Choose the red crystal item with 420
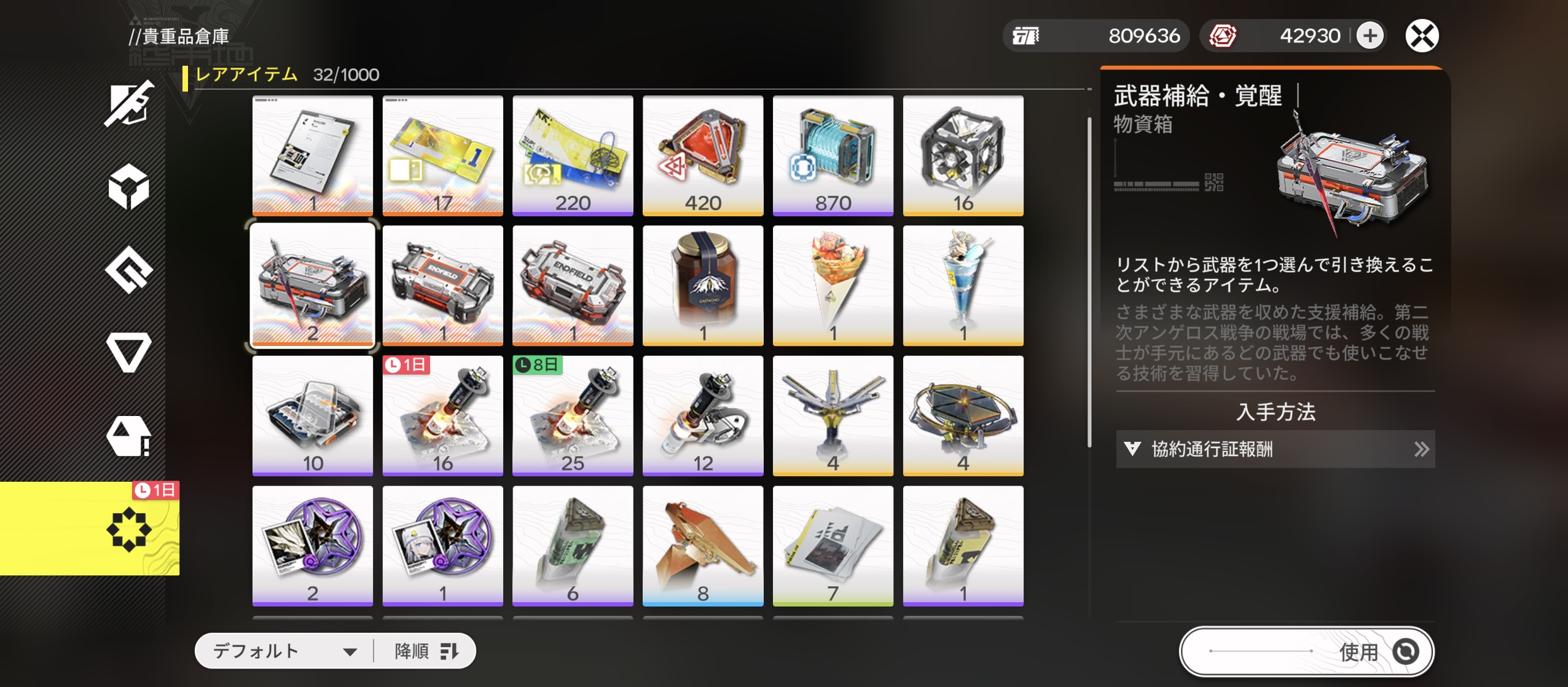 tap(703, 155)
